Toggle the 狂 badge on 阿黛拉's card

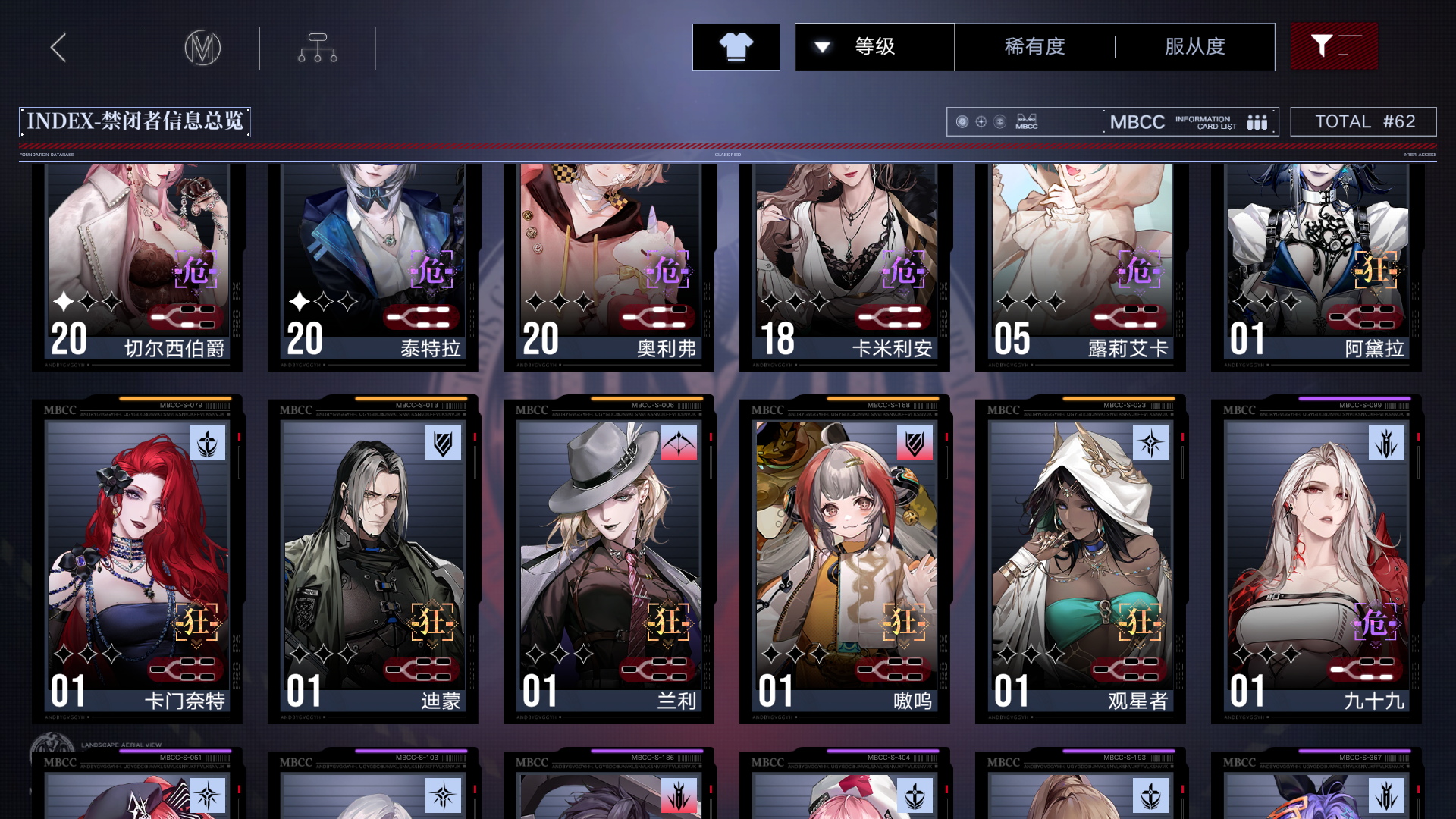1377,270
